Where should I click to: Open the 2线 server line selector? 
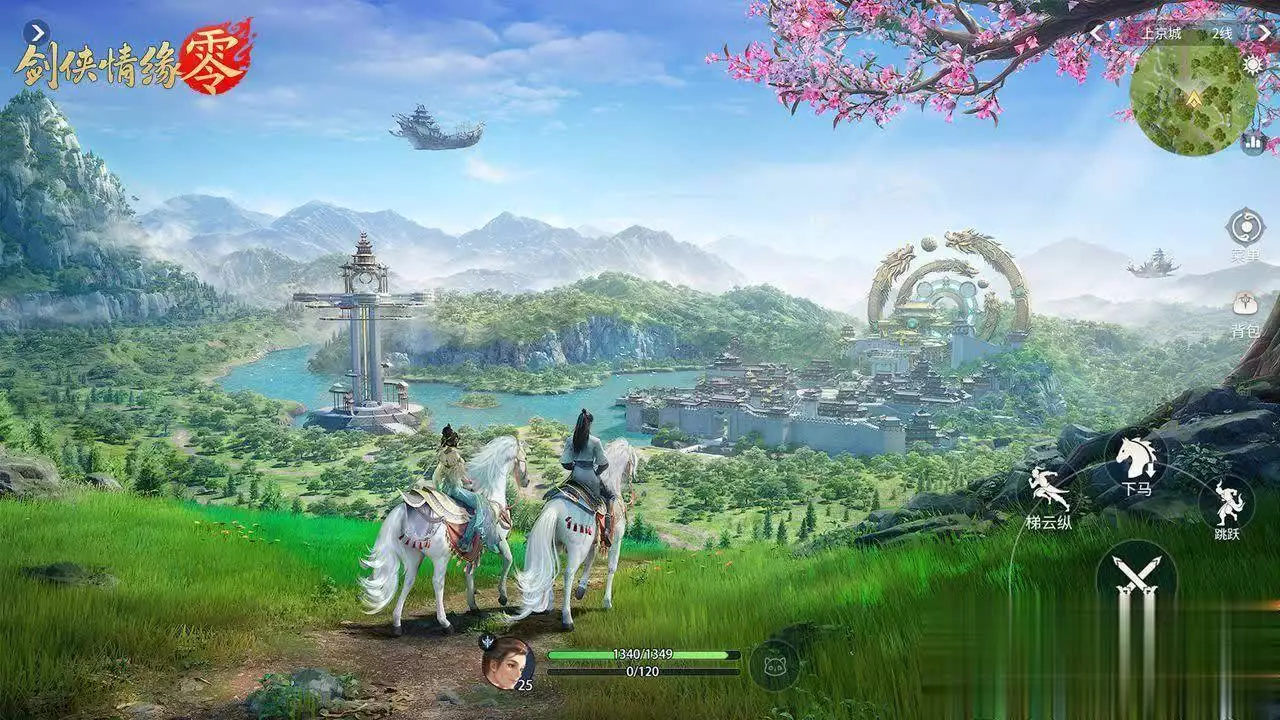pyautogui.click(x=1222, y=32)
